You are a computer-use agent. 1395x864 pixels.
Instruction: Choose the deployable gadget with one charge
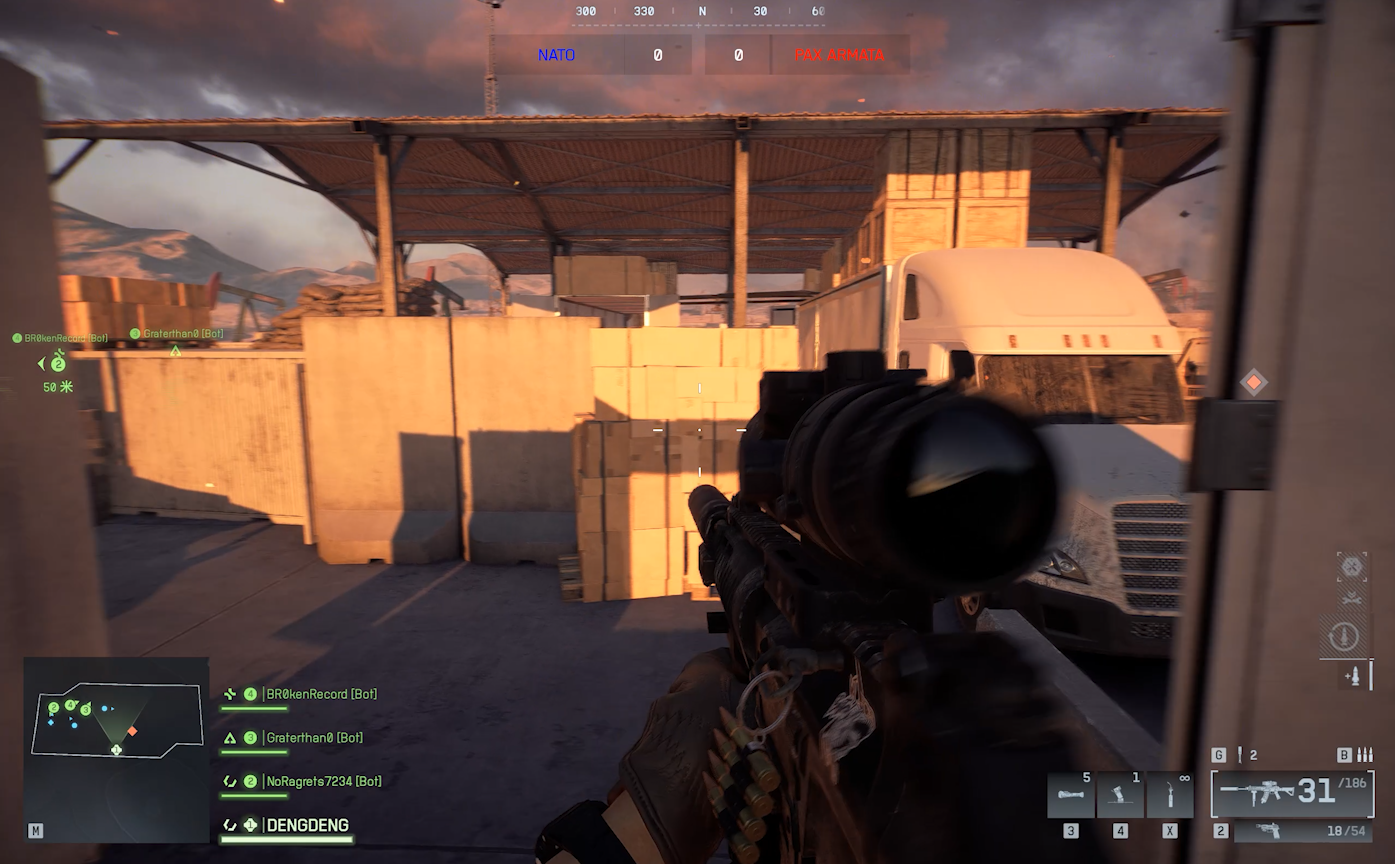[x=1120, y=796]
